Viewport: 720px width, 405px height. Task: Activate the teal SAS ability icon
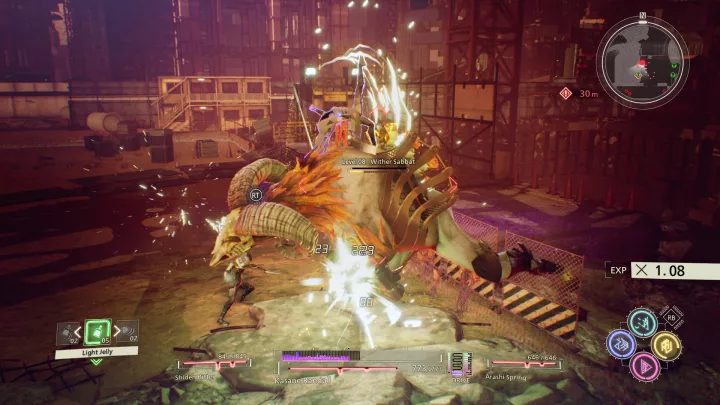(x=642, y=322)
